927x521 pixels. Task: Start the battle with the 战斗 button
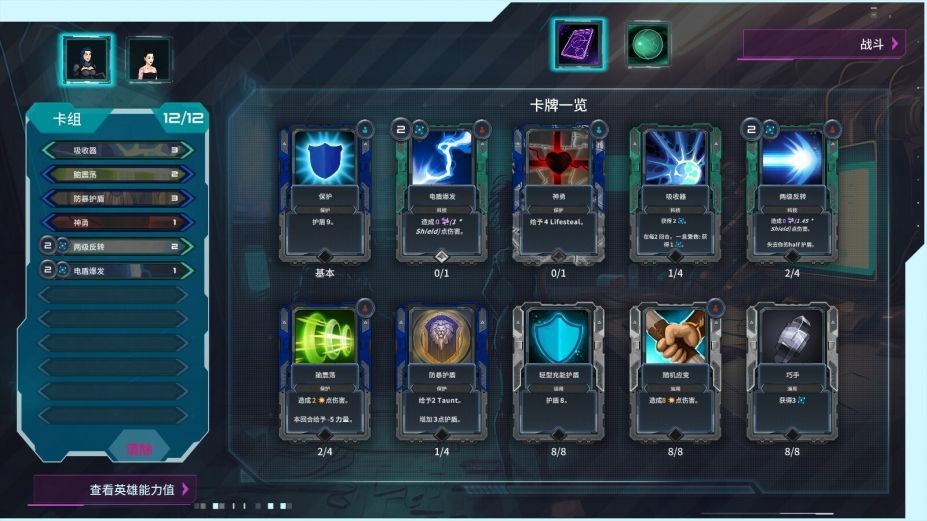pyautogui.click(x=822, y=44)
